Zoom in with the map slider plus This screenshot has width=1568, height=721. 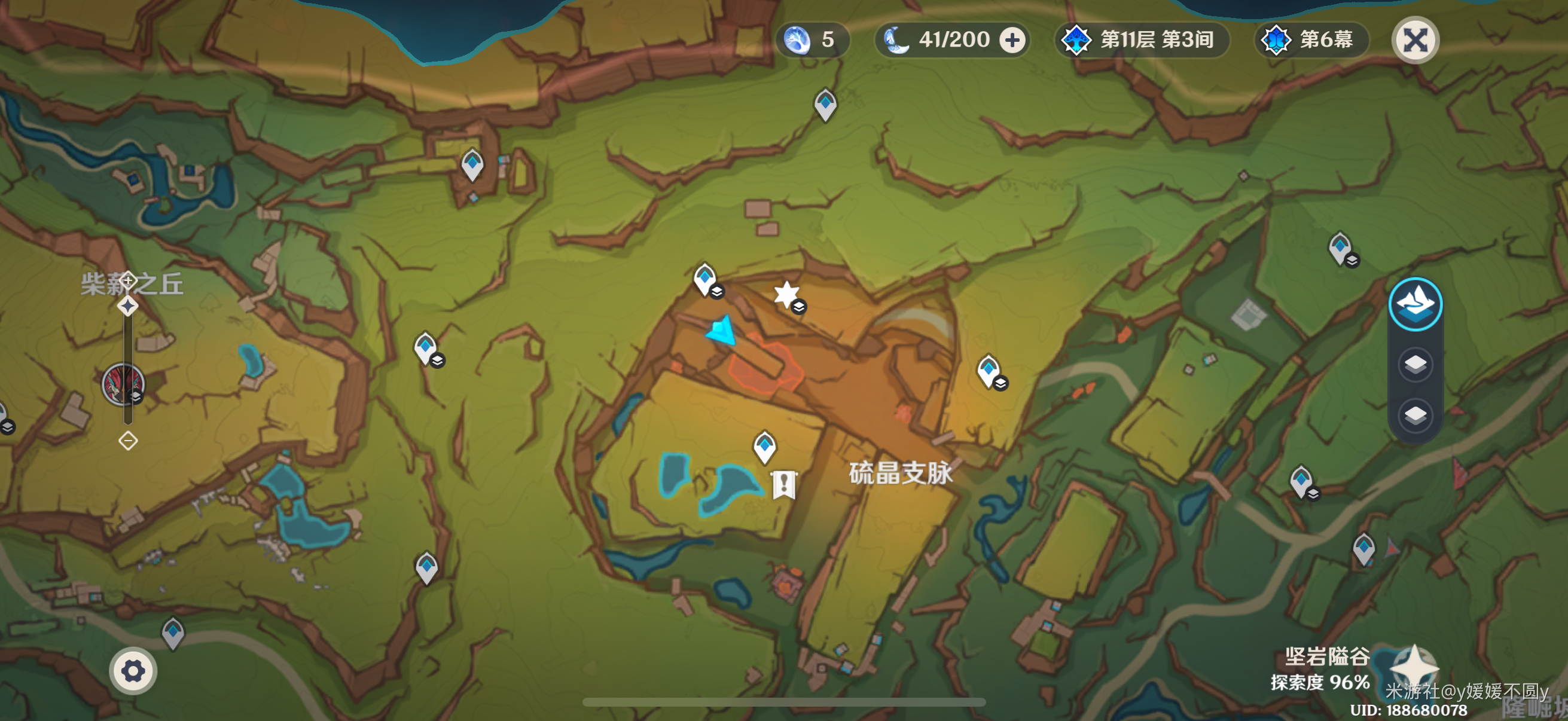[x=128, y=280]
